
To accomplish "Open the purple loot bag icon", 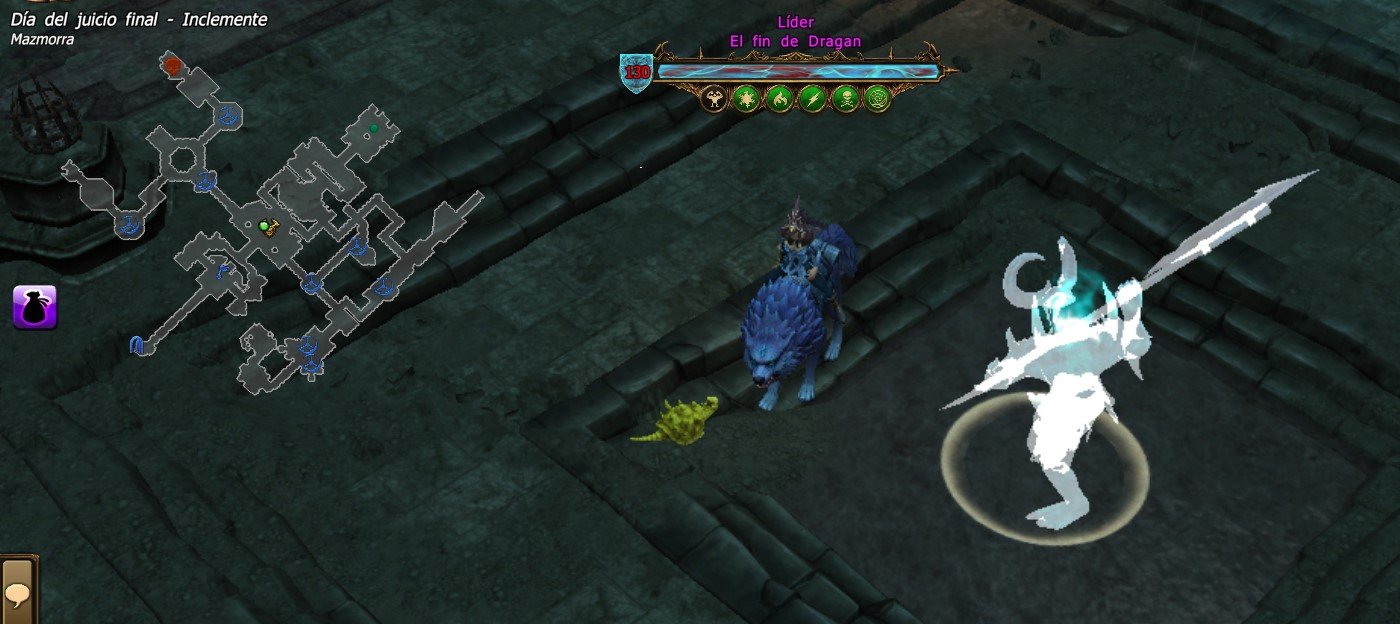I will tap(35, 306).
